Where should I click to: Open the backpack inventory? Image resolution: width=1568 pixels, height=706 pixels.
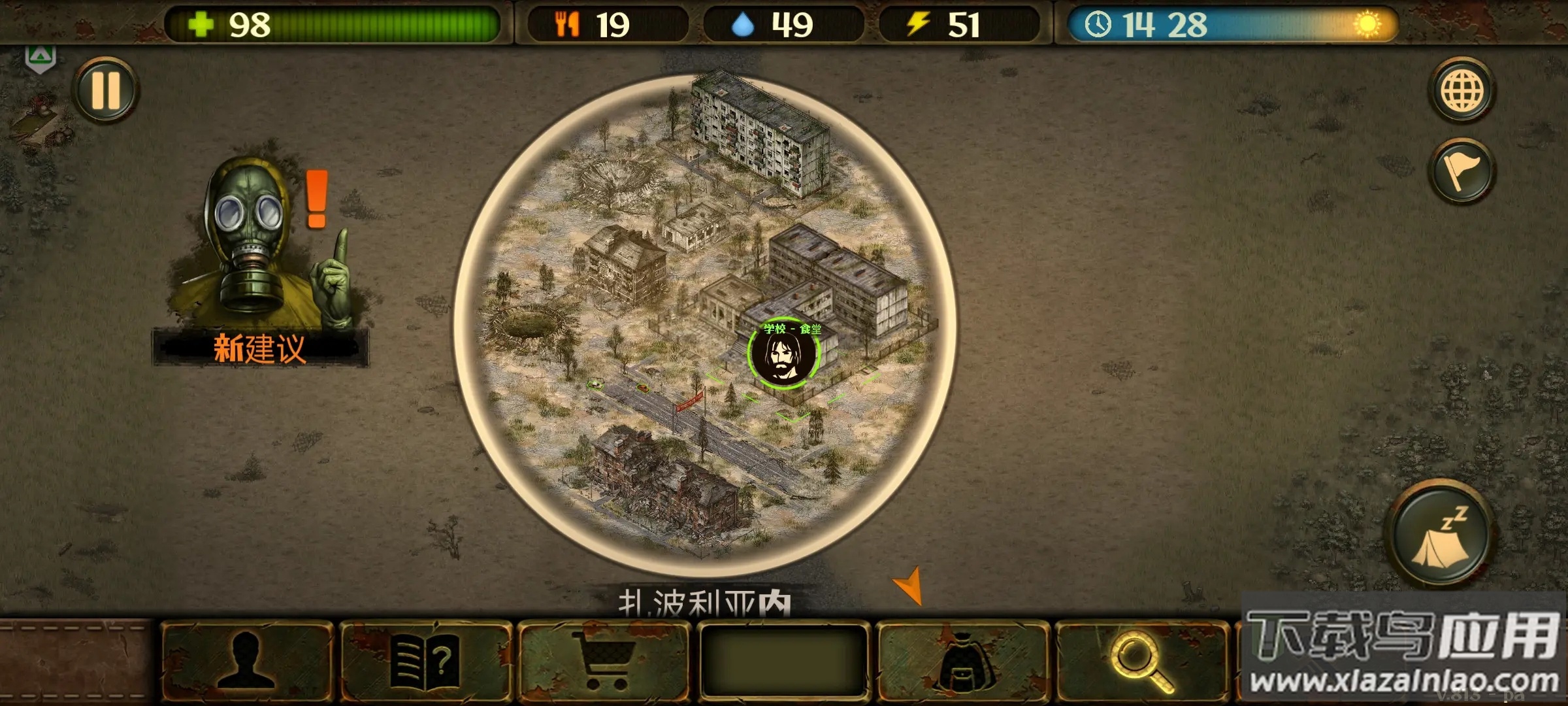pos(962,662)
